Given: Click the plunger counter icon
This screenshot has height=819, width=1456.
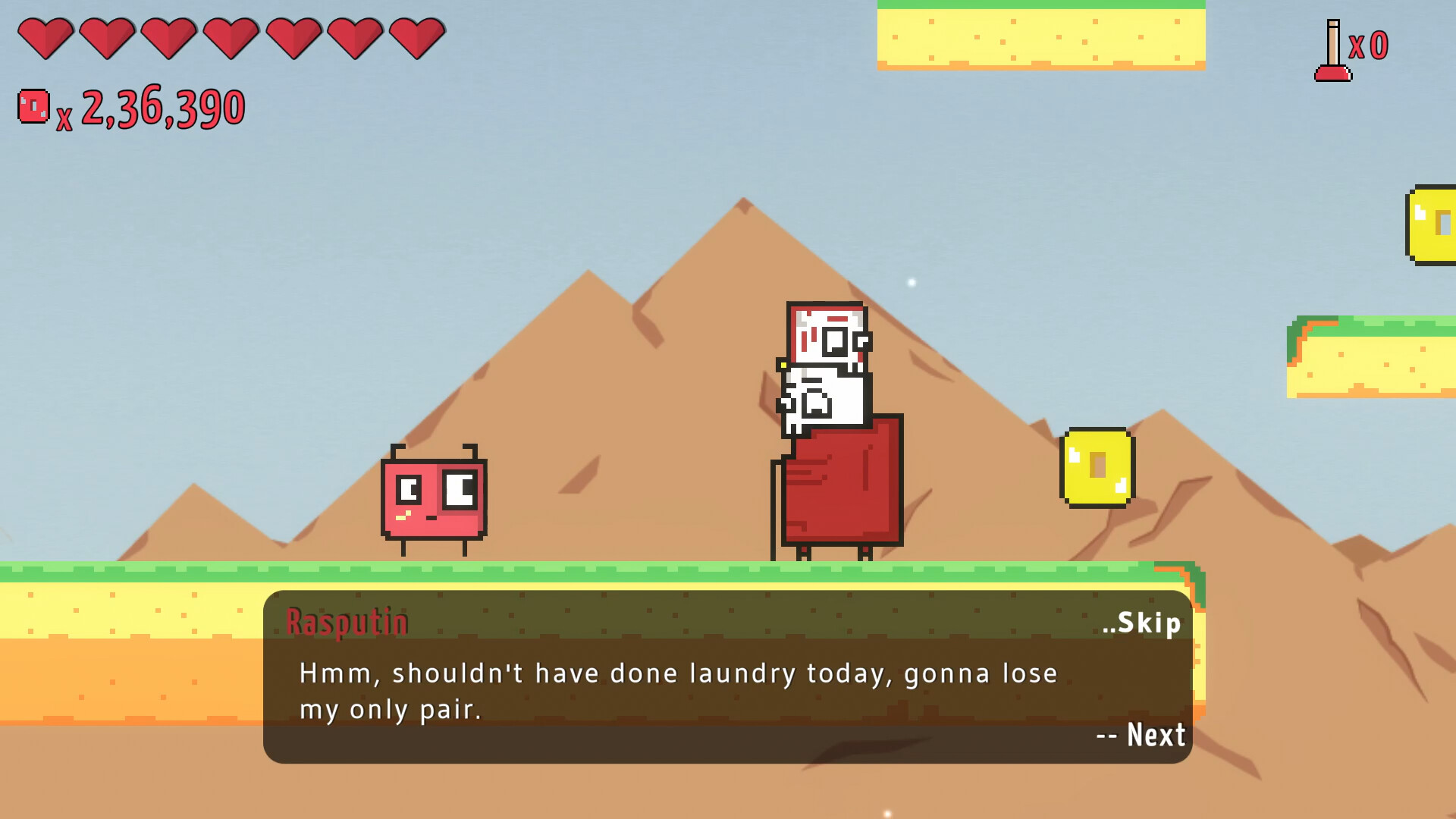Looking at the screenshot, I should (1334, 49).
